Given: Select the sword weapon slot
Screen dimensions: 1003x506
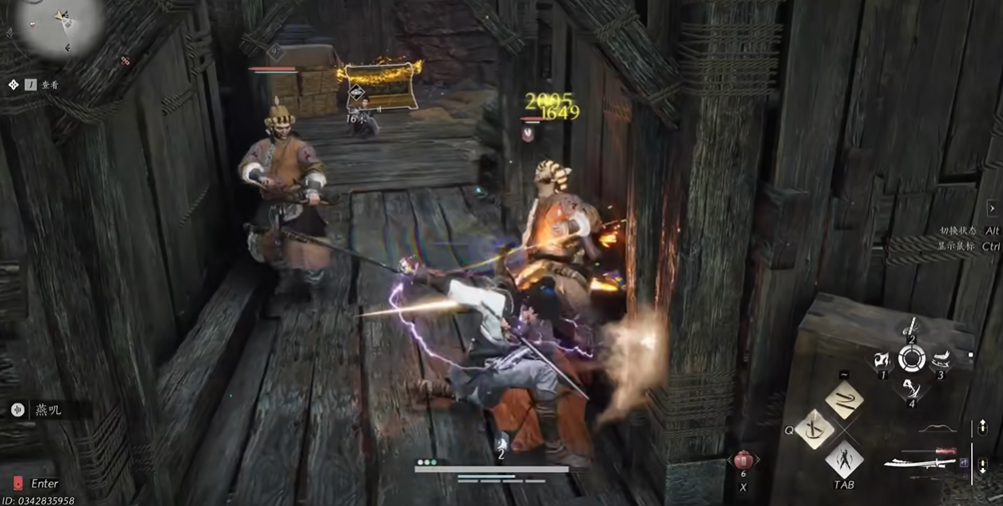Looking at the screenshot, I should pyautogui.click(x=922, y=461).
